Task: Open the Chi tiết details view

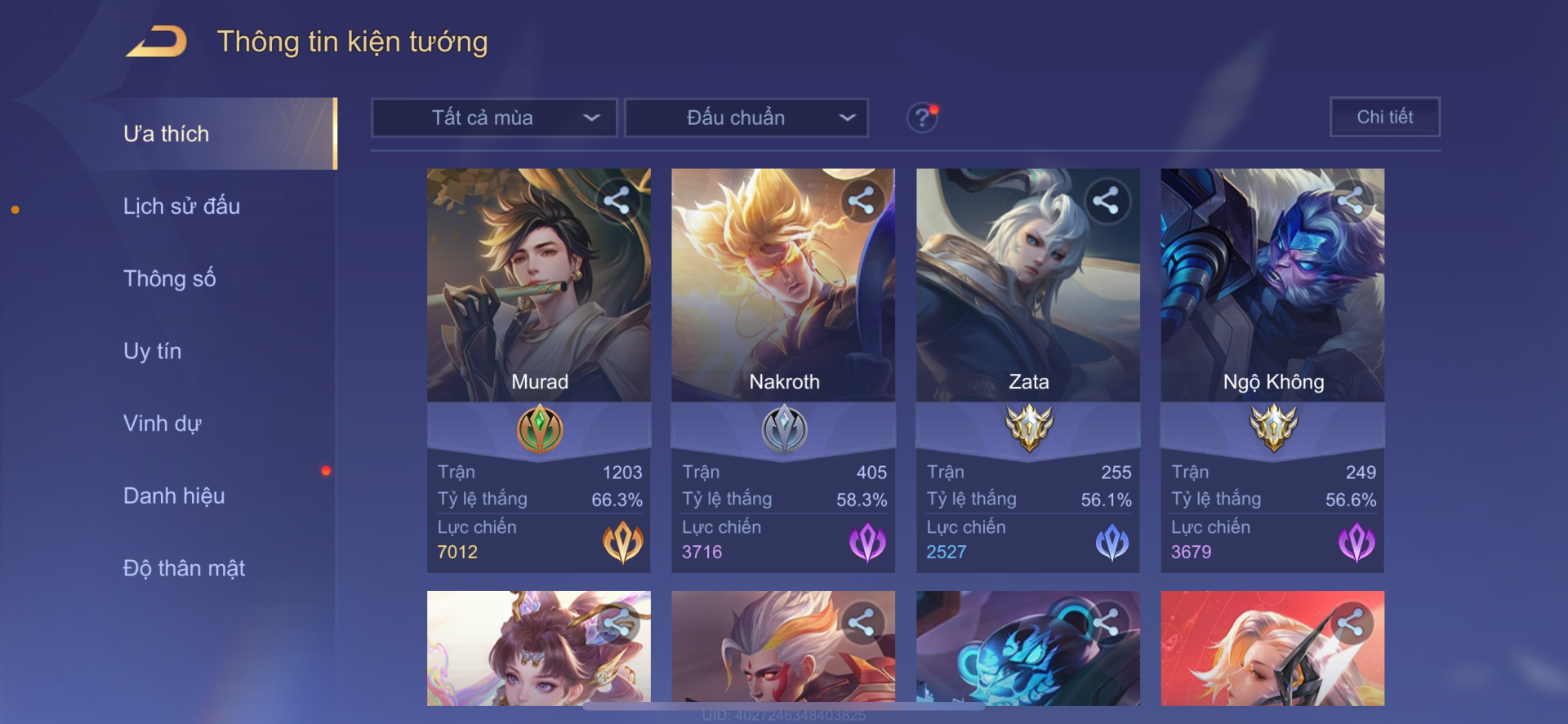Action: click(1384, 117)
